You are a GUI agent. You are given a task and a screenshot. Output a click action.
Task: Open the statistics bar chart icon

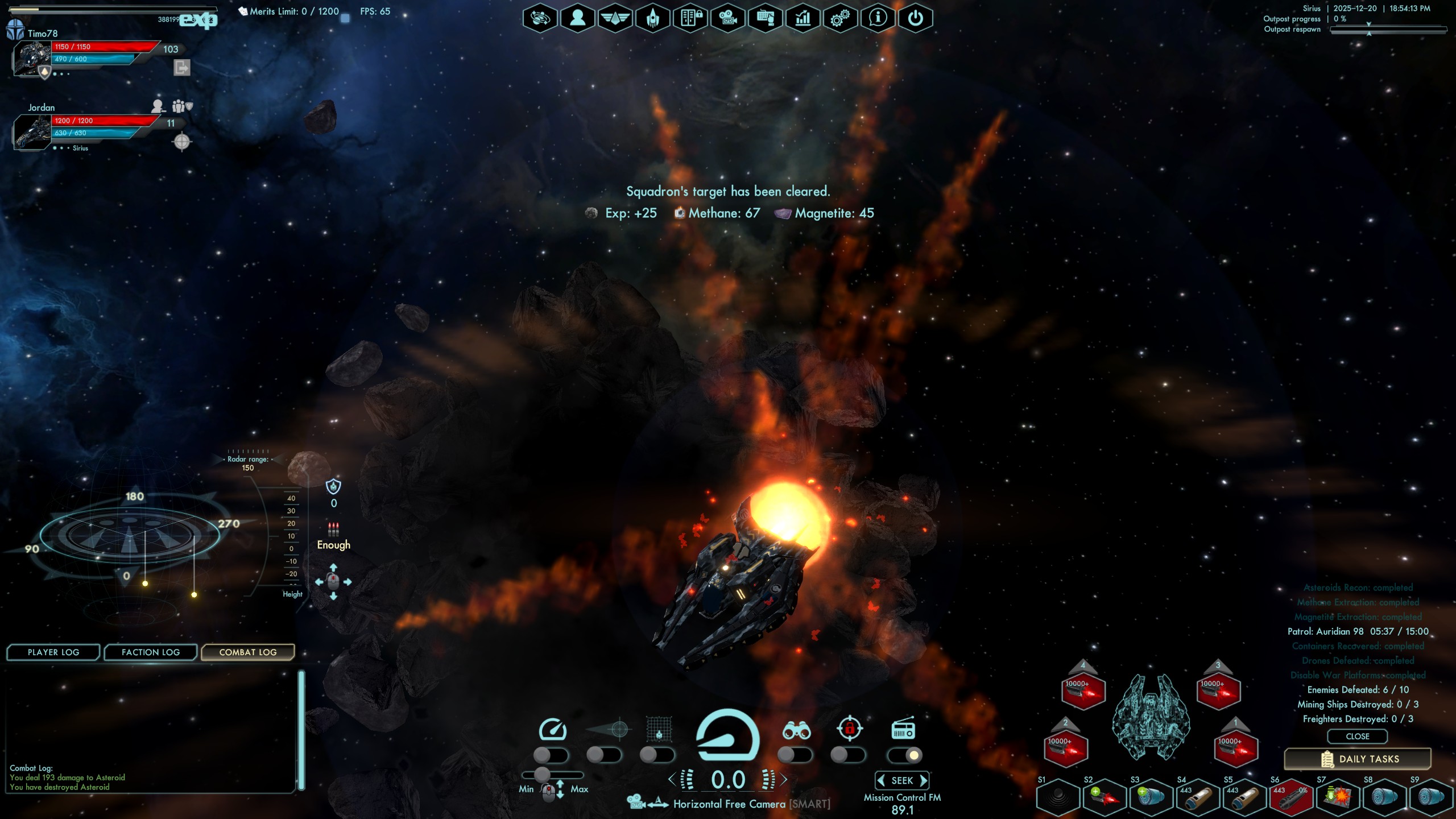(803, 18)
